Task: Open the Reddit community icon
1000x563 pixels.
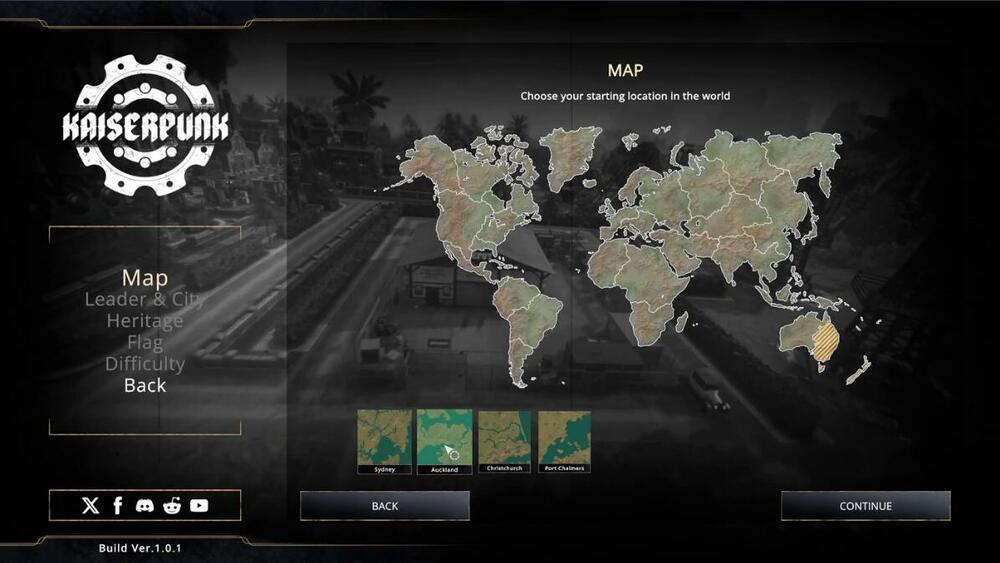Action: point(172,506)
